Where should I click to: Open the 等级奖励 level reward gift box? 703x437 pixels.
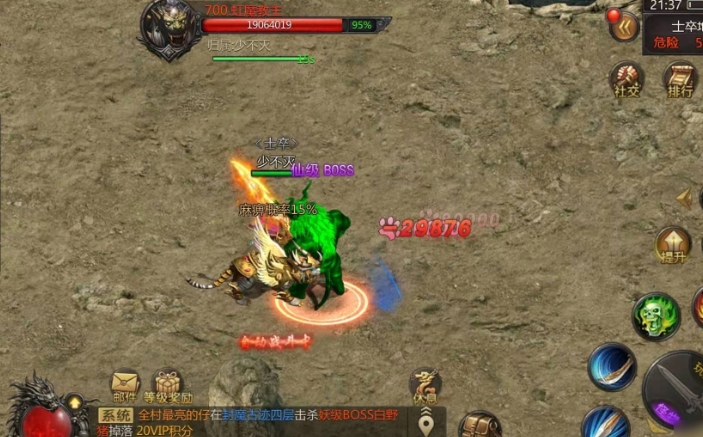point(167,385)
